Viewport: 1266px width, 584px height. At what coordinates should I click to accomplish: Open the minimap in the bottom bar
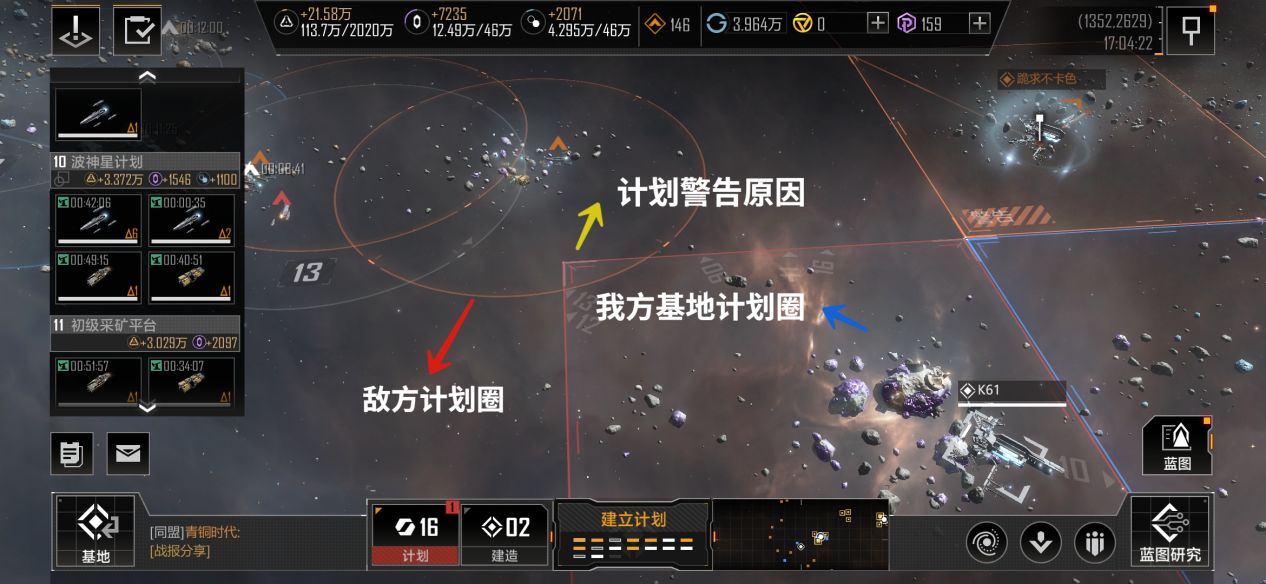(x=800, y=534)
